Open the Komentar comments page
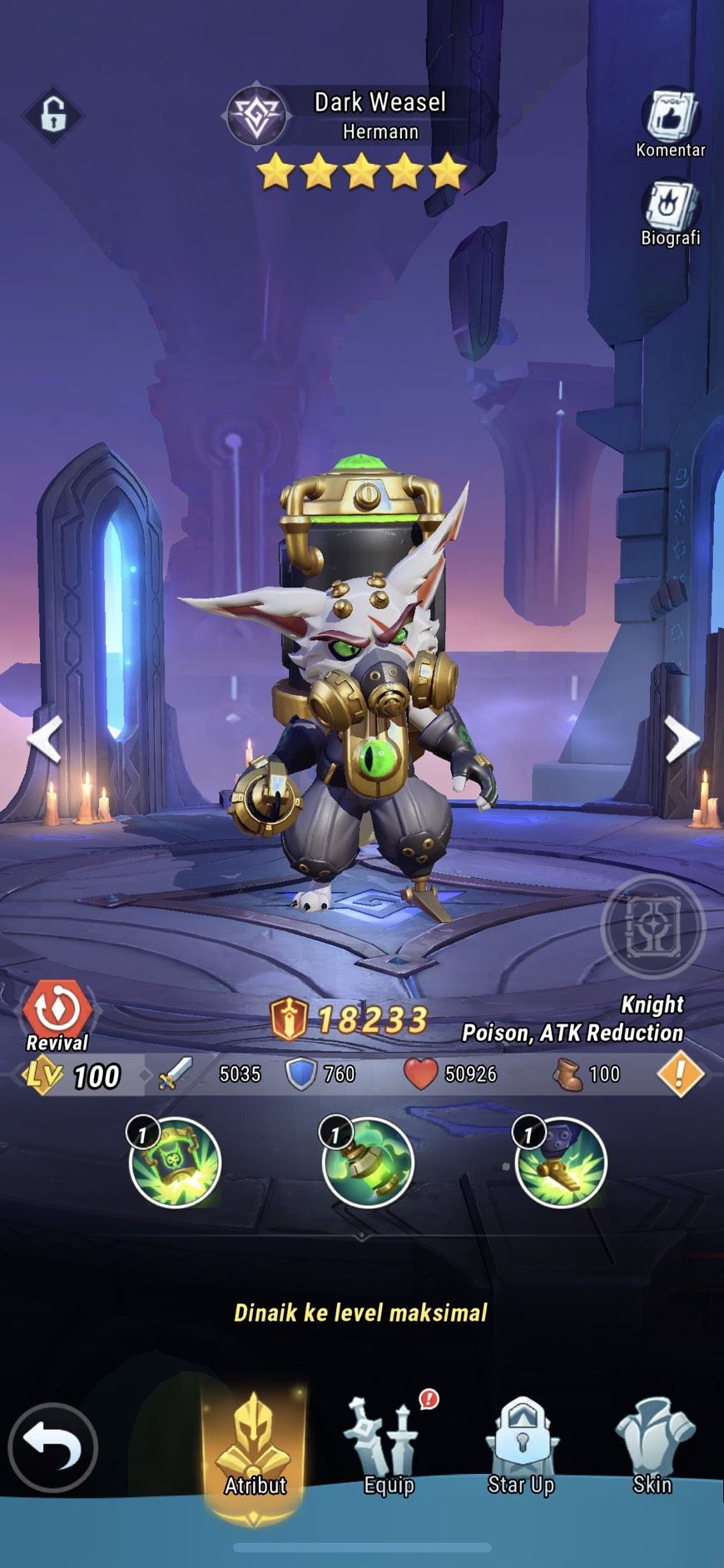724x1568 pixels. point(670,122)
